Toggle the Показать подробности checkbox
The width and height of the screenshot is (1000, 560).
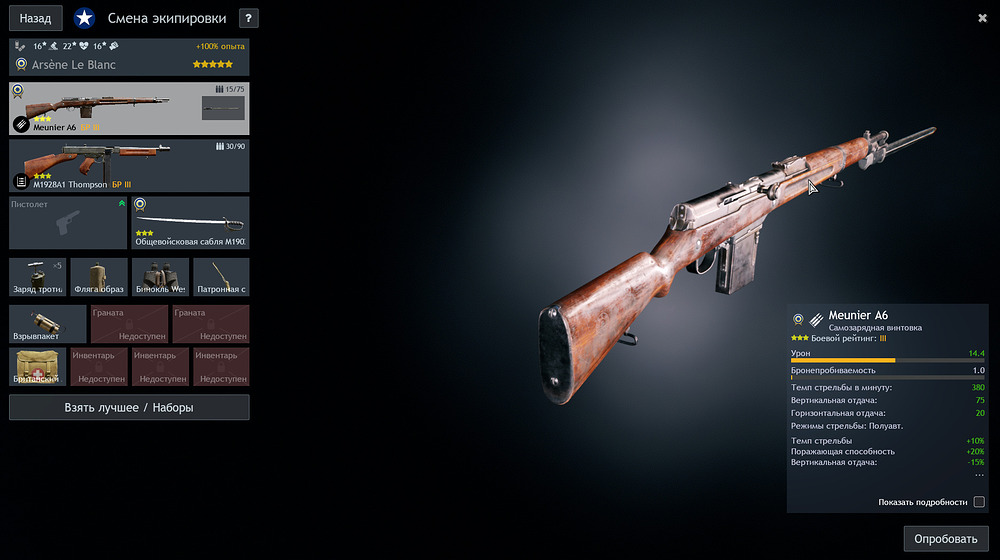click(x=979, y=502)
